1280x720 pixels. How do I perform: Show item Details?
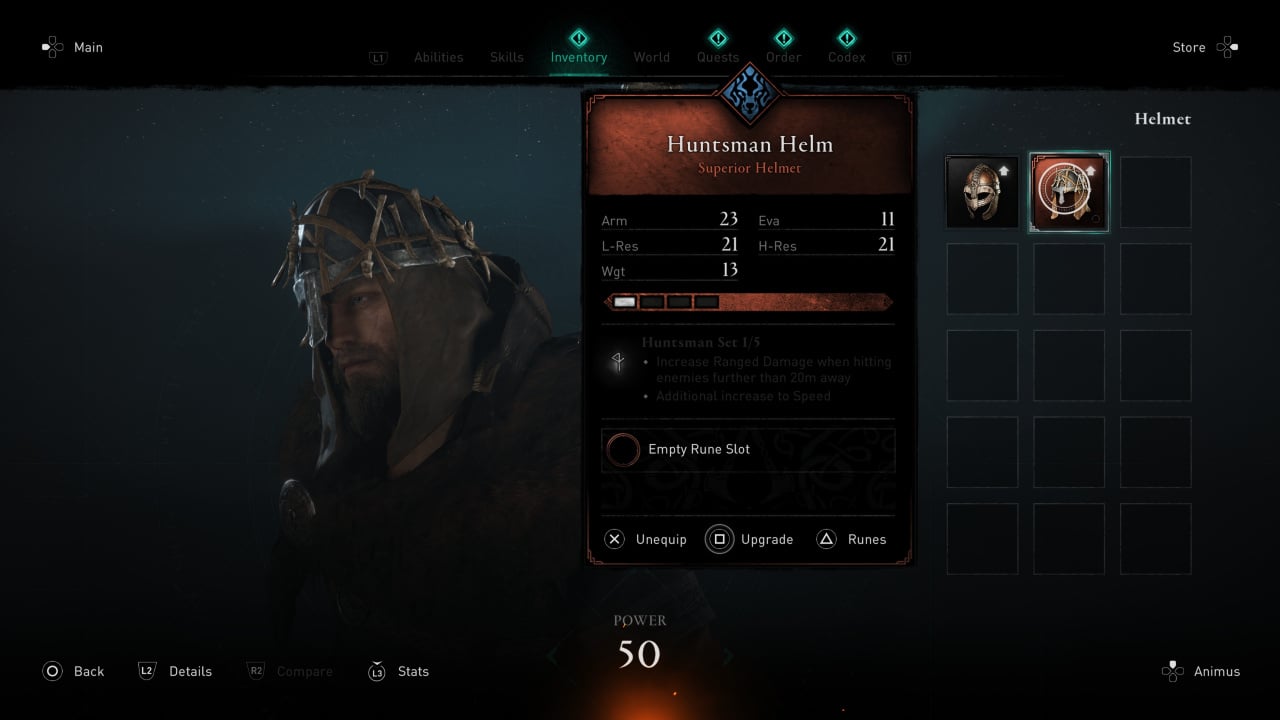coord(175,672)
